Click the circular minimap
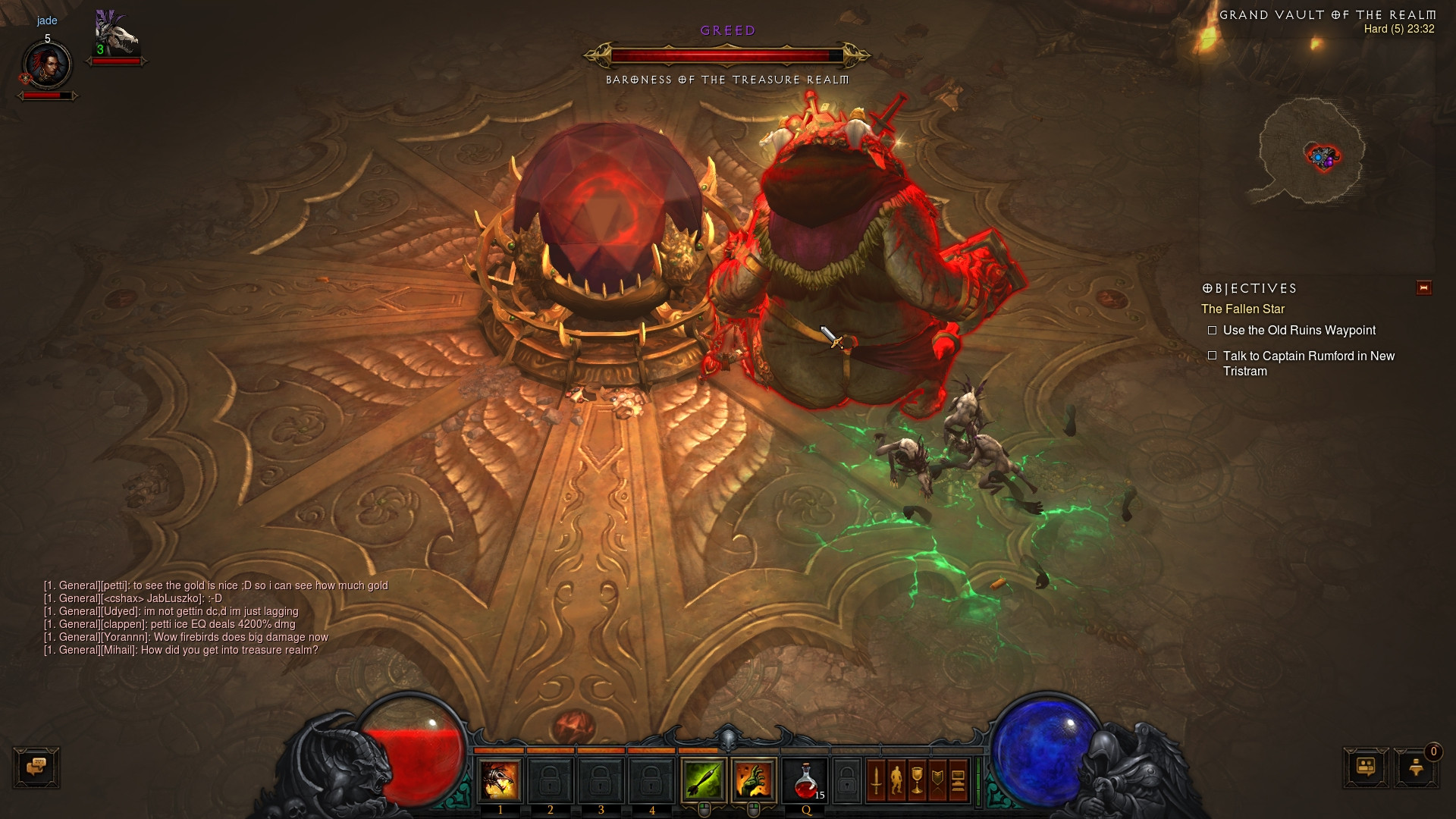1456x819 pixels. pos(1311,152)
